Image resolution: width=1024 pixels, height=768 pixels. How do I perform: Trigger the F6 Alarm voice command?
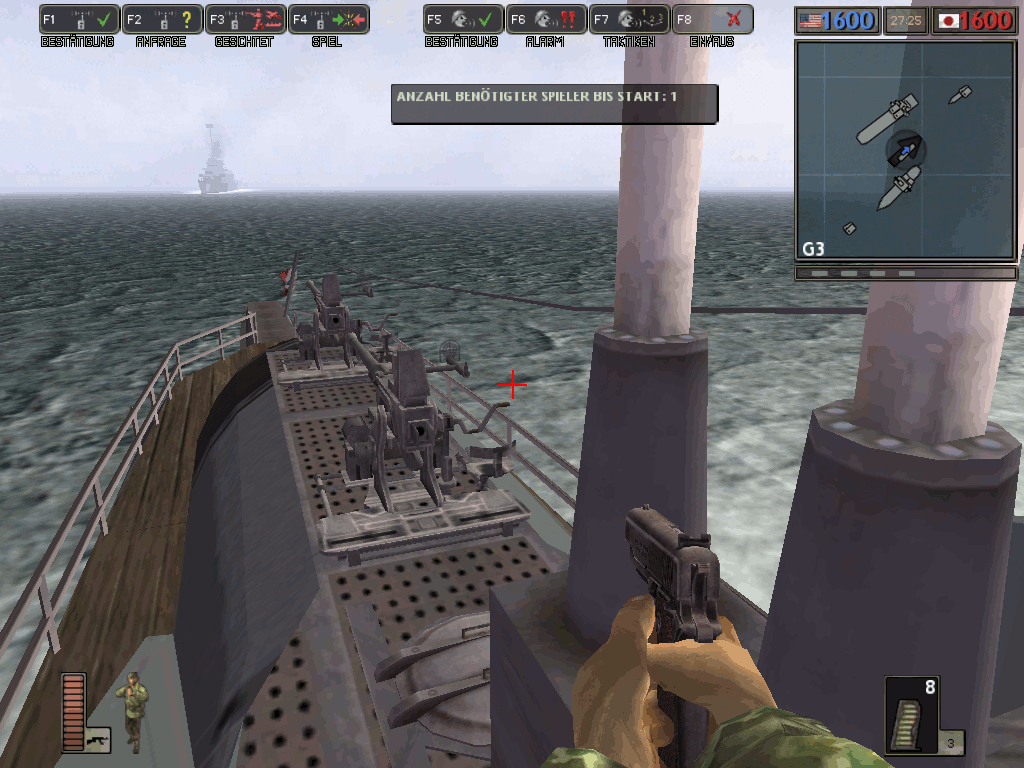click(546, 19)
